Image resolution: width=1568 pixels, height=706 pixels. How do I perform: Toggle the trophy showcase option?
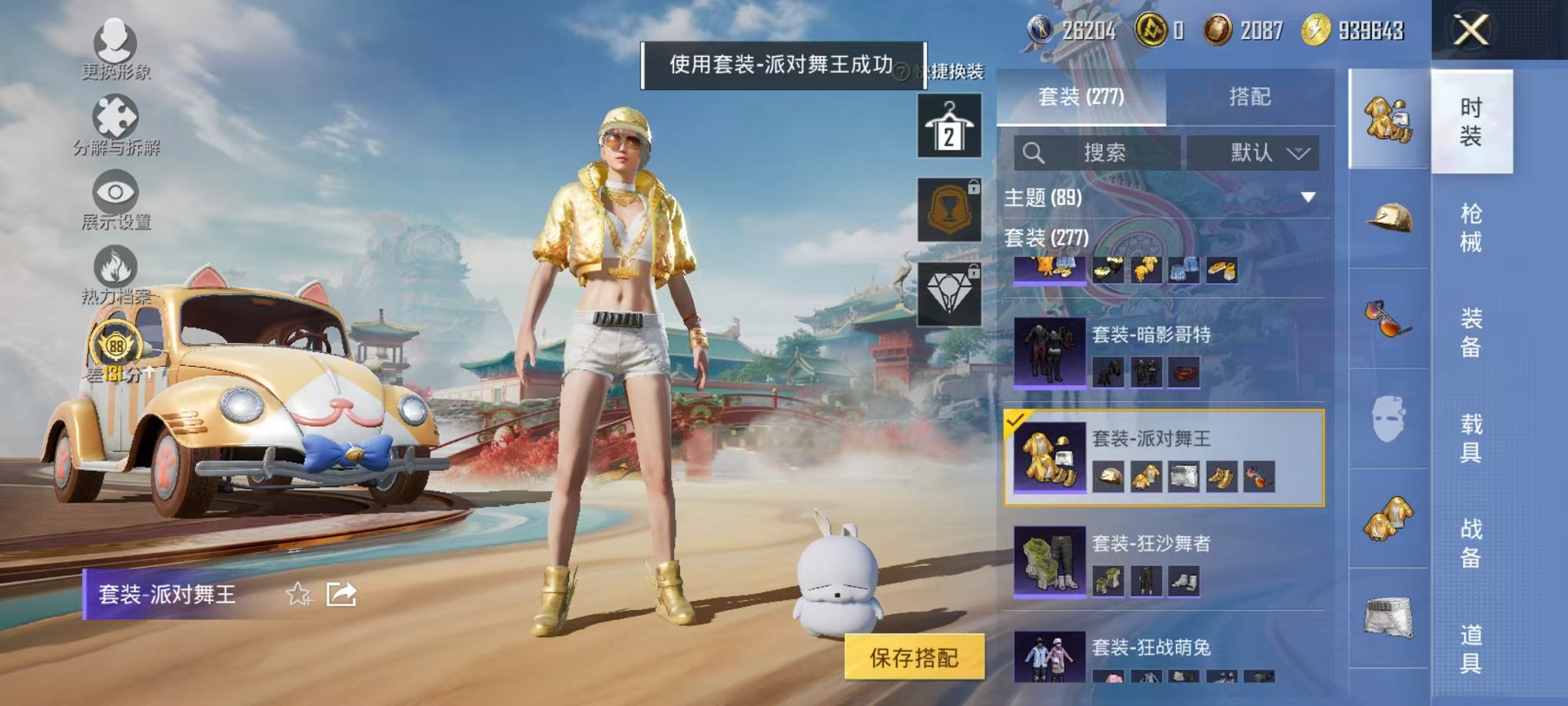click(x=949, y=209)
